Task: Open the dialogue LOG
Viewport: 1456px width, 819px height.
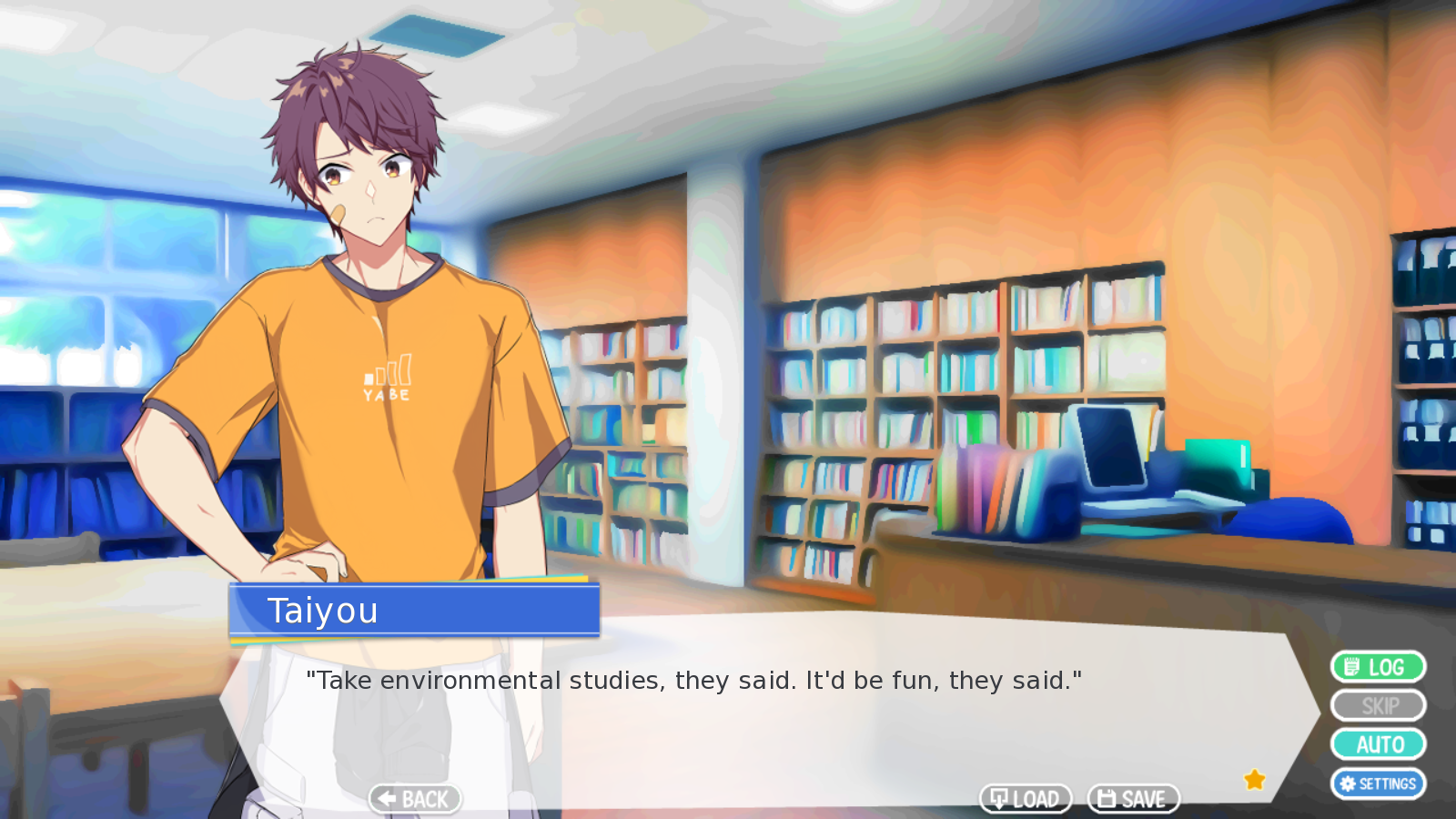Action: pyautogui.click(x=1378, y=667)
